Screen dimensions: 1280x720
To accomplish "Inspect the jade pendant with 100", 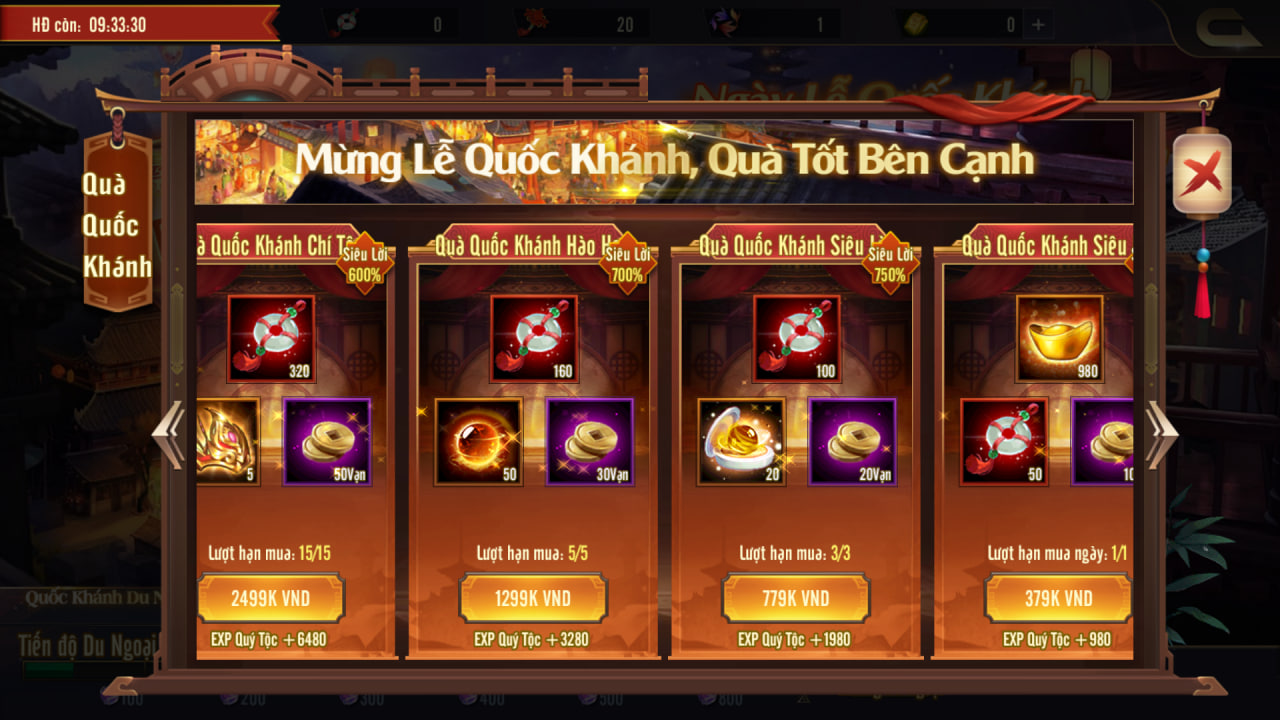I will point(796,338).
